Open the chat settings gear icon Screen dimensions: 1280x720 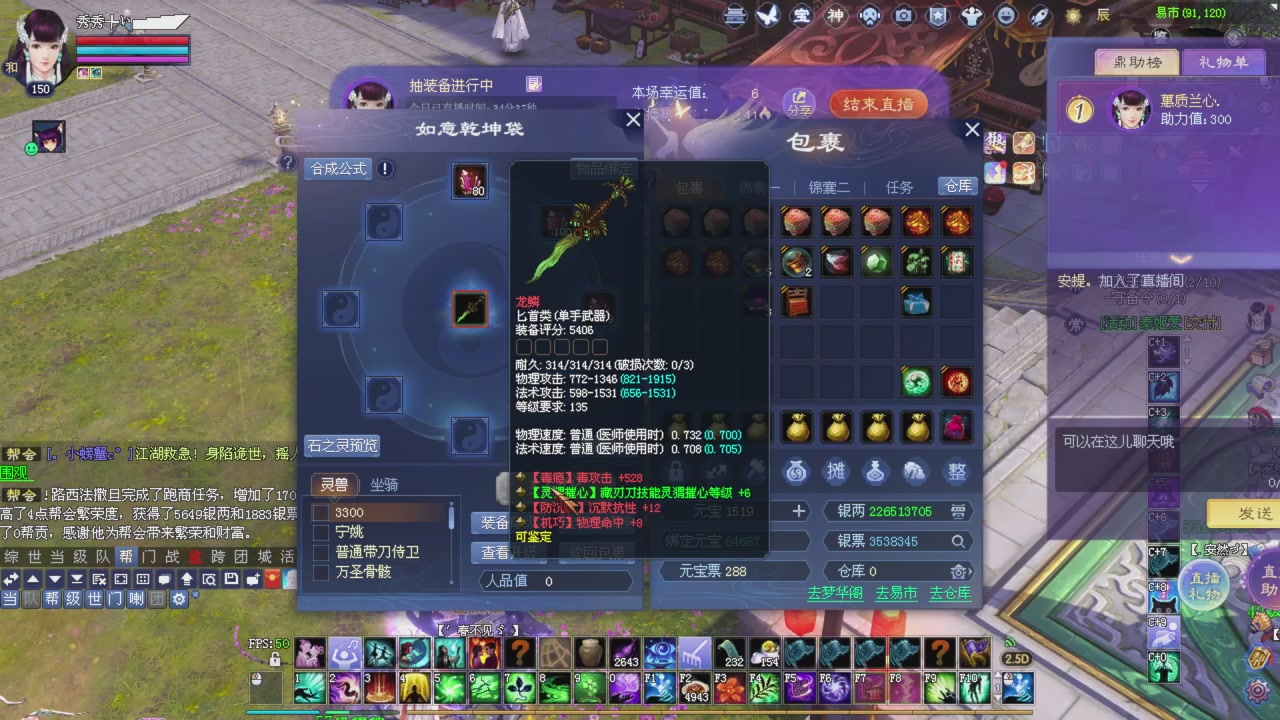pos(180,598)
